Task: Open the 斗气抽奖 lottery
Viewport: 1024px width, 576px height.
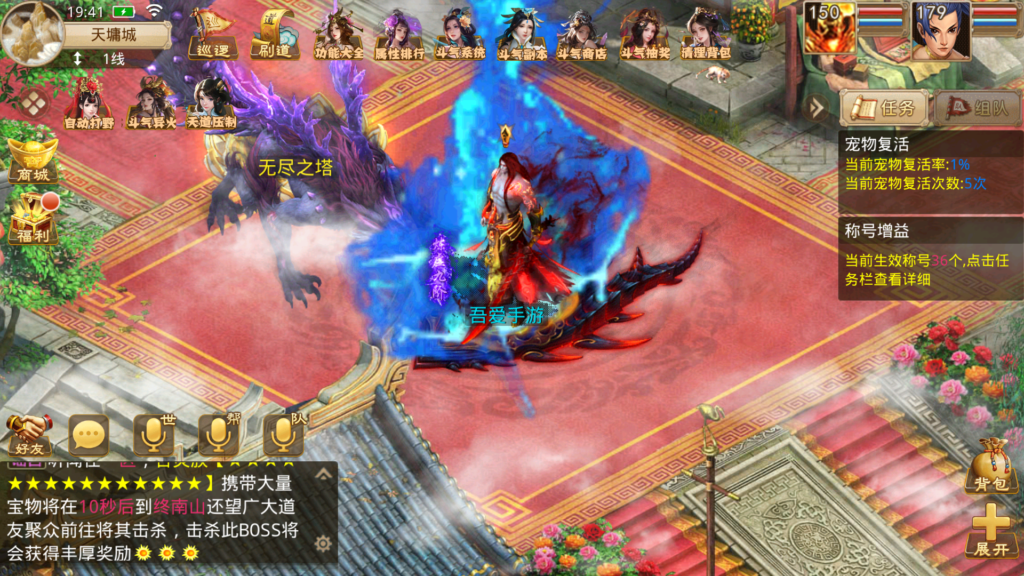Action: click(x=641, y=35)
